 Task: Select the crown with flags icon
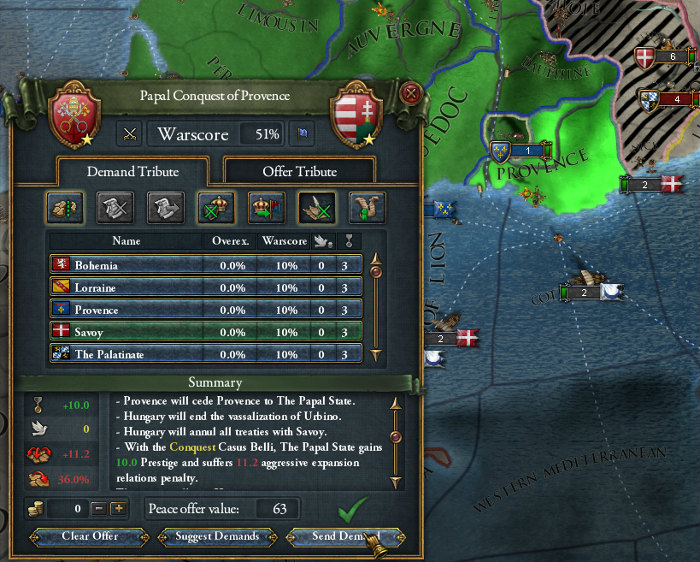(x=266, y=207)
